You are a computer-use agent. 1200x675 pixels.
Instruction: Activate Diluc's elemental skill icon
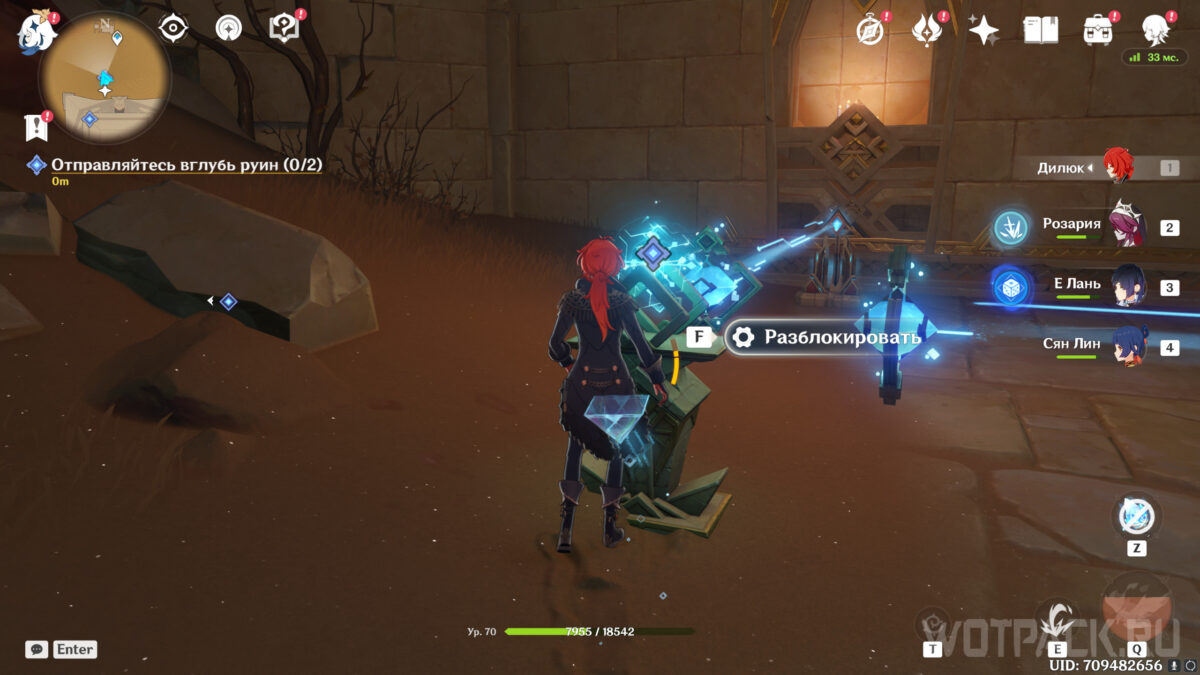1057,619
